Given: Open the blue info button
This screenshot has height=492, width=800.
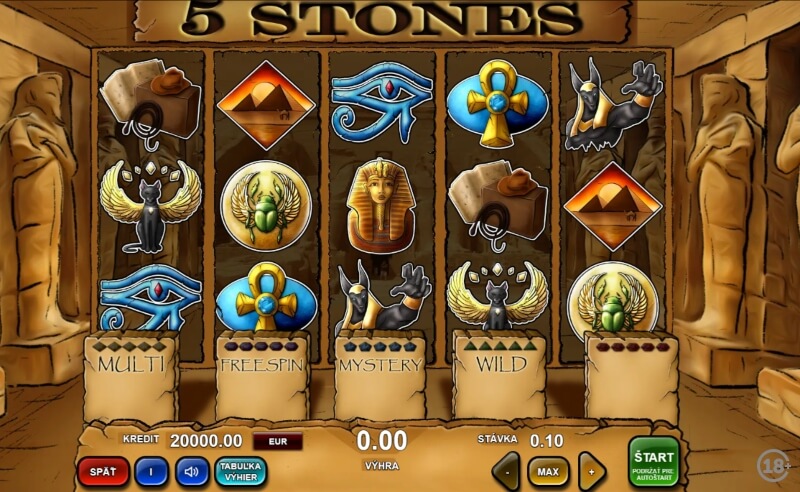Looking at the screenshot, I should [x=151, y=470].
